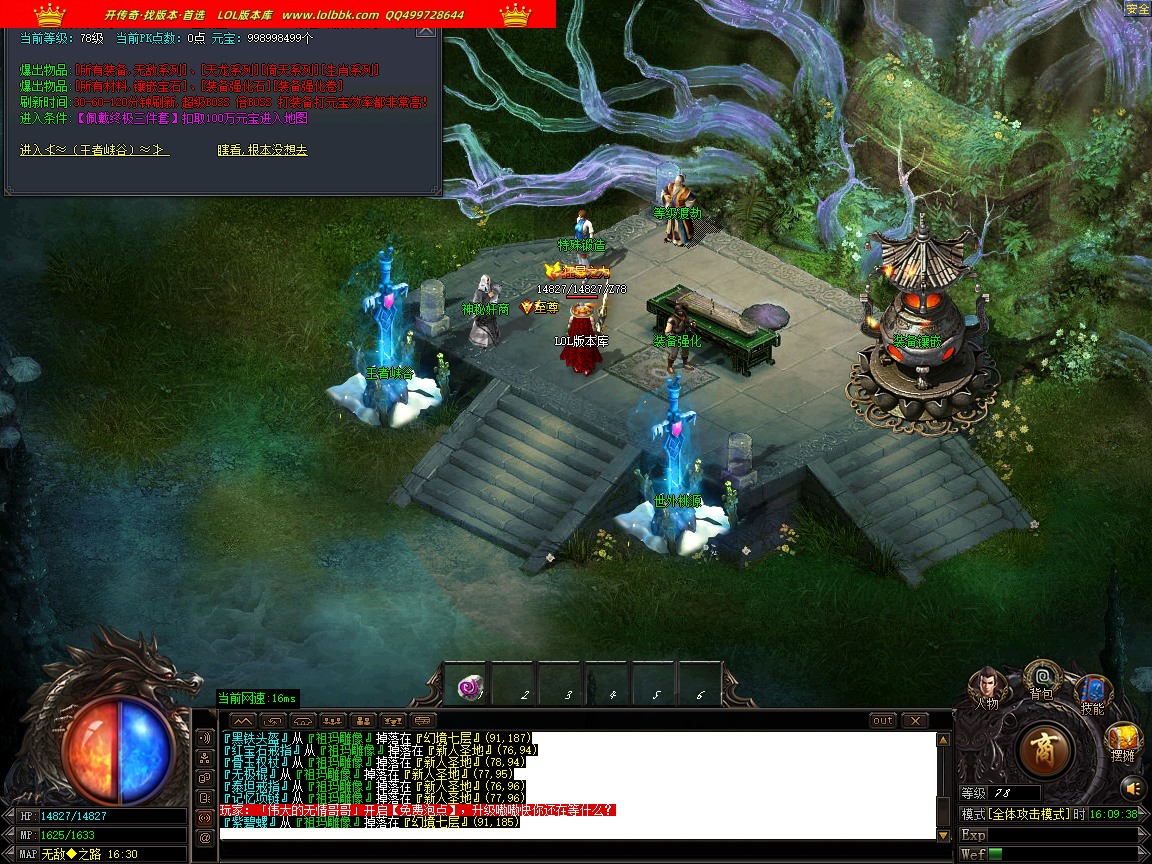1152x864 pixels.
Task: Close the NPC dialogue panel
Action: pos(426,30)
